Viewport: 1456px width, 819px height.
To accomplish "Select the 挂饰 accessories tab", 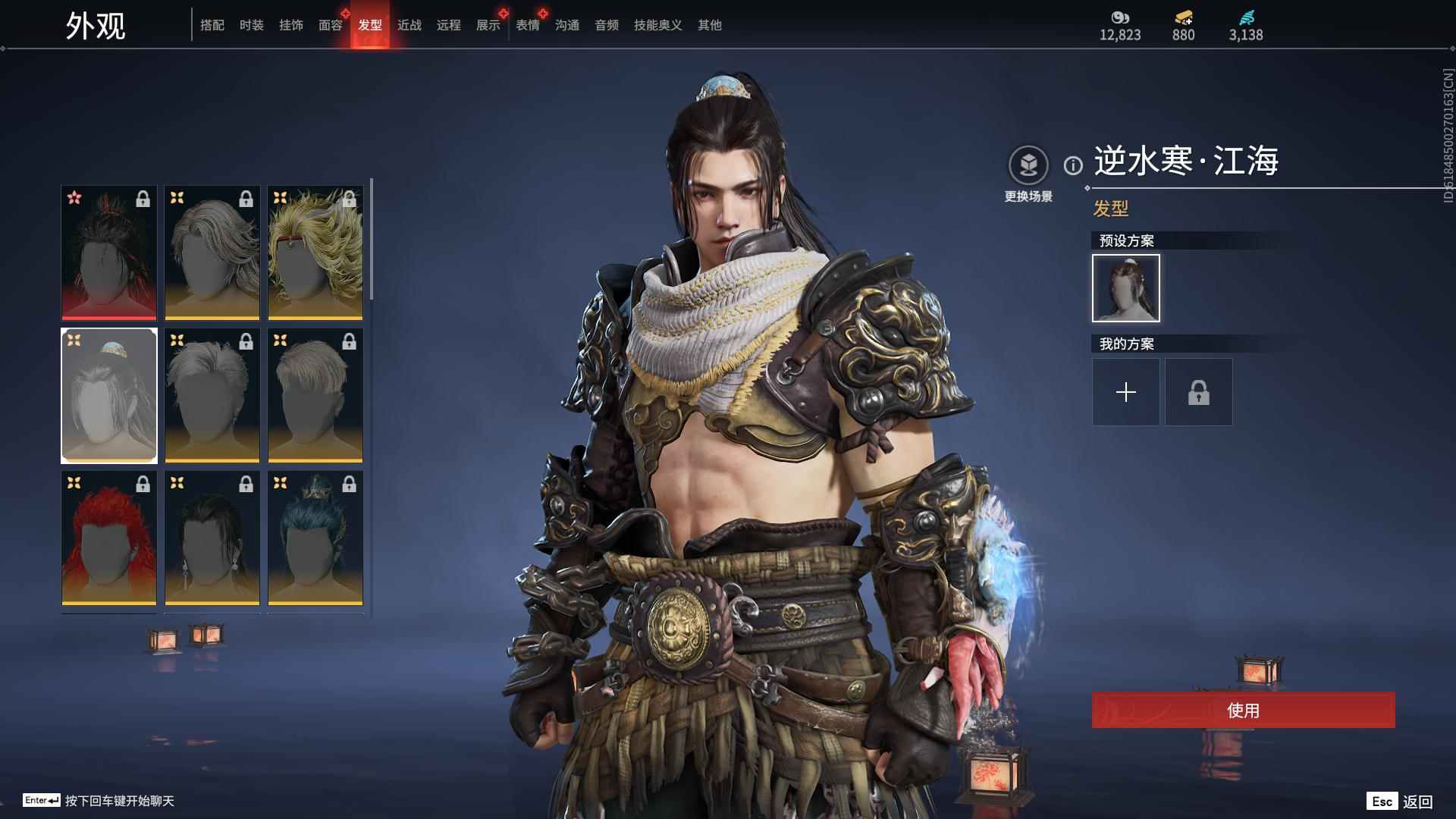I will pyautogui.click(x=291, y=25).
